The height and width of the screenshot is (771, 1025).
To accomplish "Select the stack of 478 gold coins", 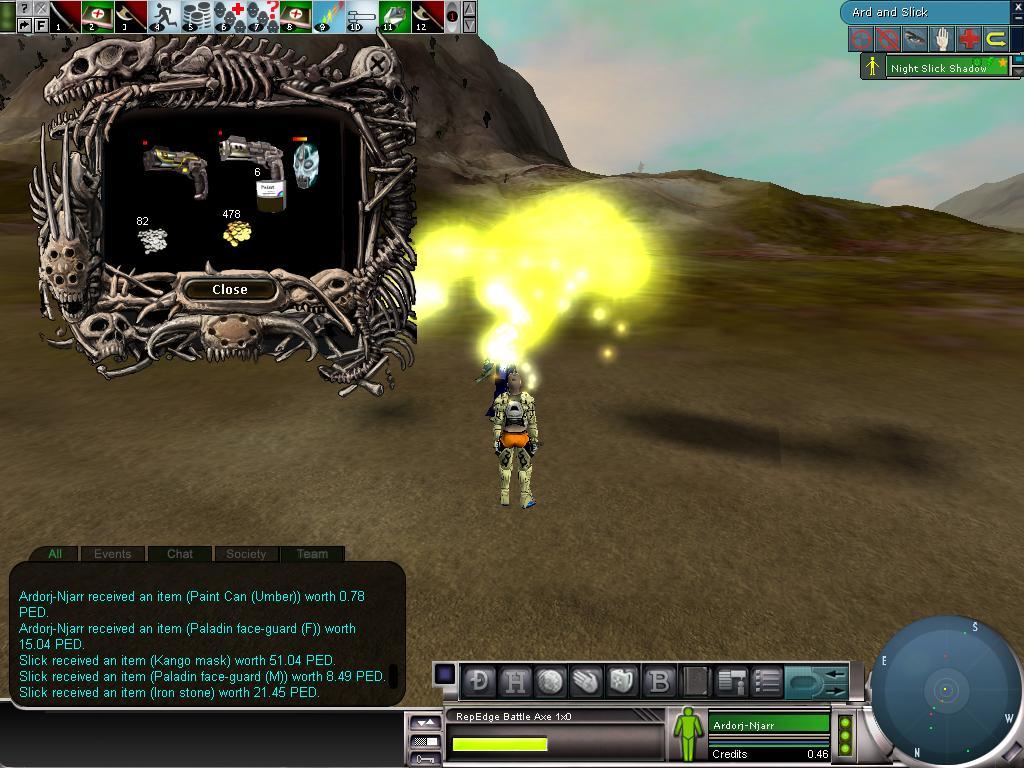I will pos(236,232).
